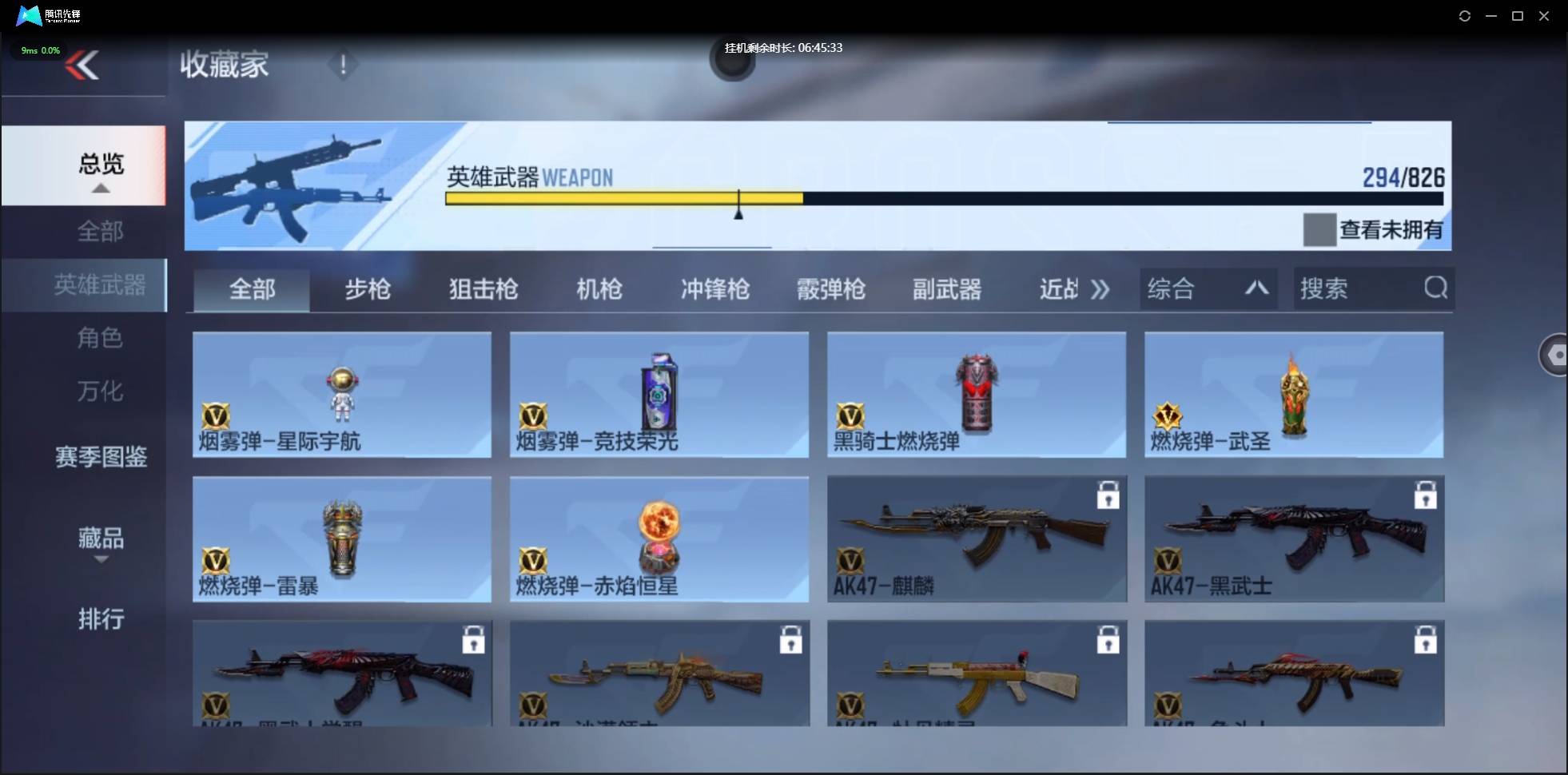Open the 赛季图鉴 section in the sidebar
This screenshot has width=1568, height=775.
pyautogui.click(x=100, y=457)
